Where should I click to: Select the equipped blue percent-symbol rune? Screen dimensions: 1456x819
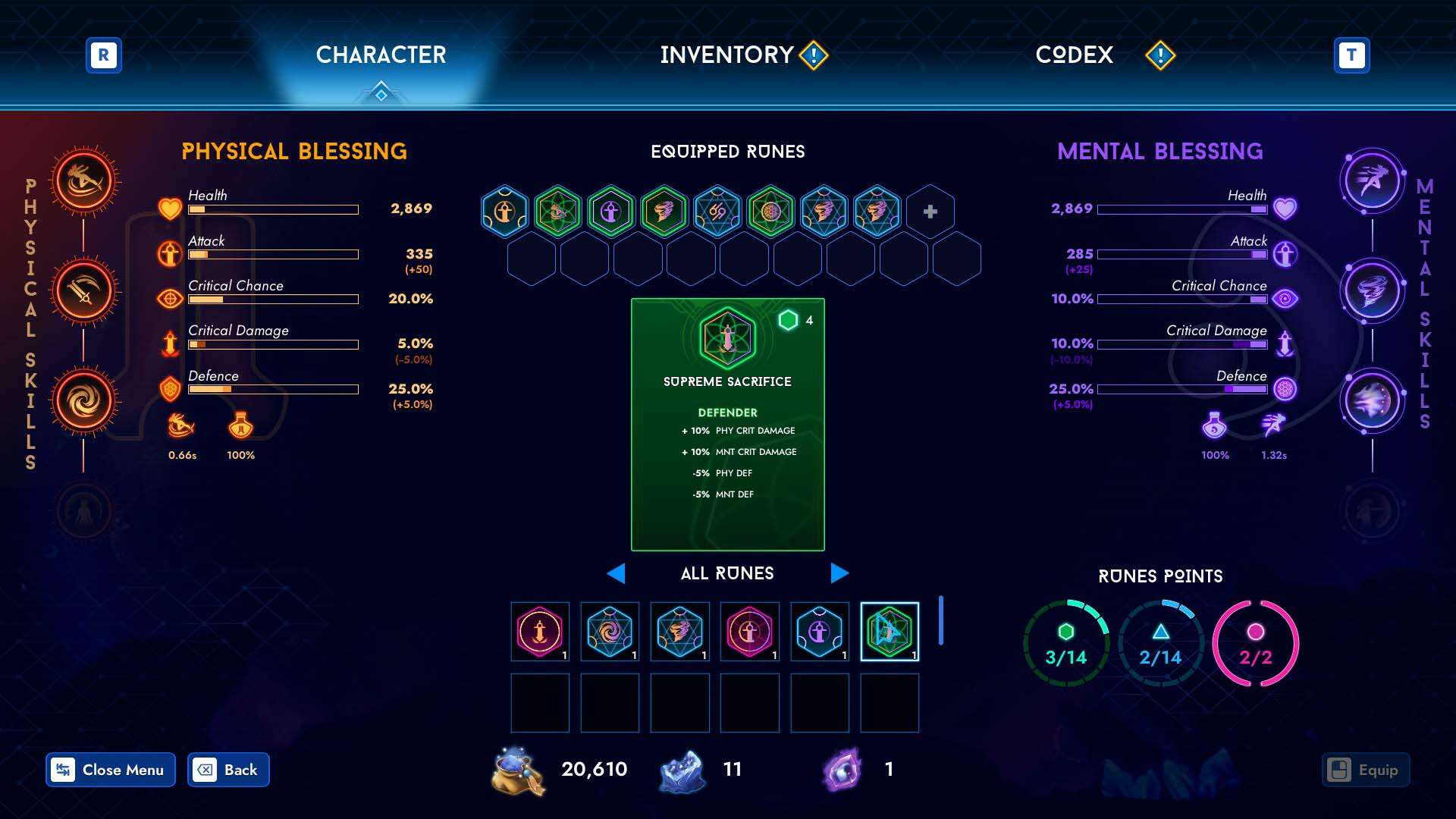[x=717, y=212]
